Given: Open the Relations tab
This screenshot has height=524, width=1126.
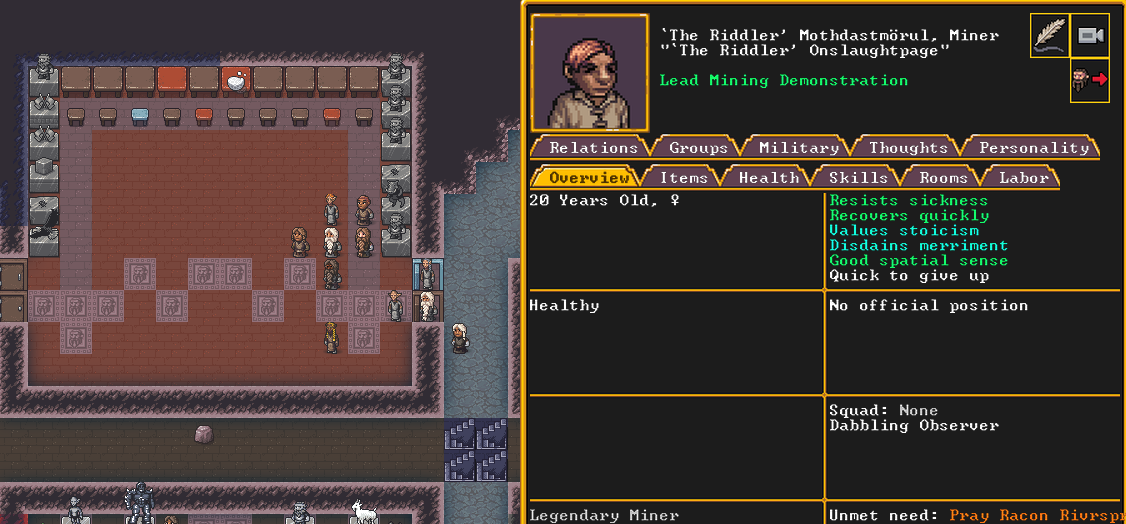Looking at the screenshot, I should coord(593,148).
